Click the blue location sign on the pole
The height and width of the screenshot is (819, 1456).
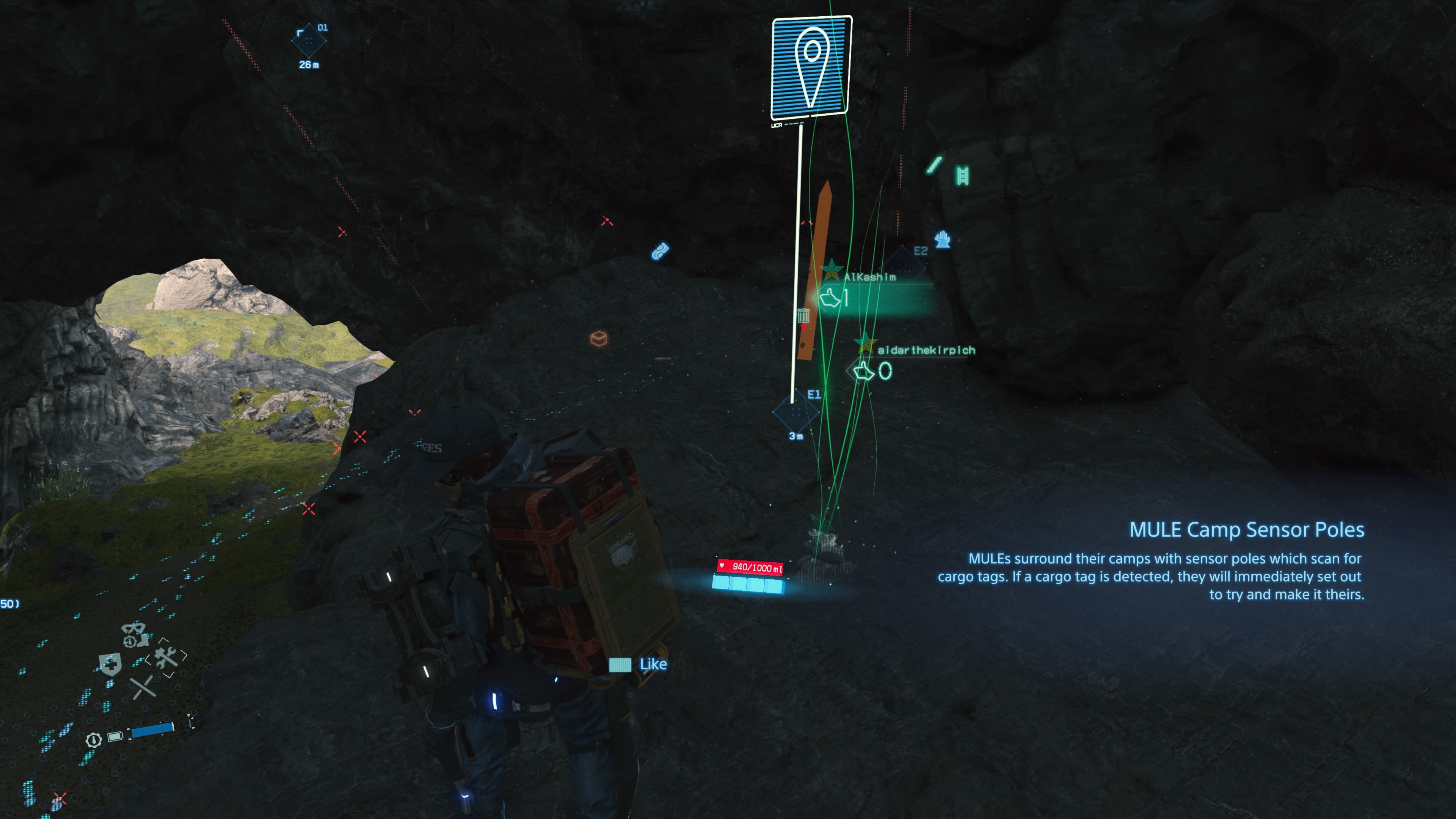click(x=812, y=68)
